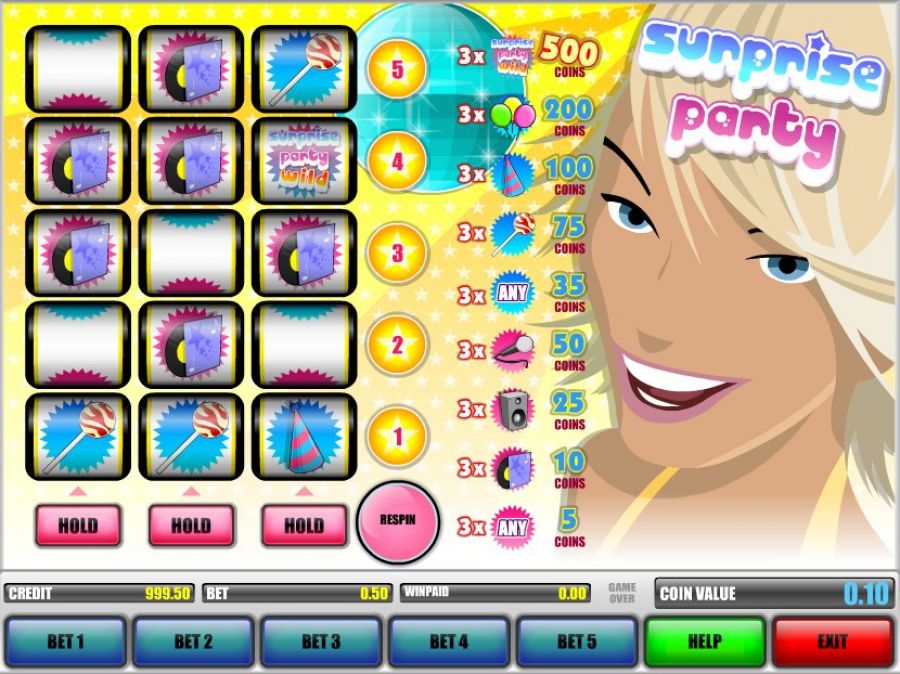Open the green Help screen
Viewport: 900px width, 674px height.
[x=705, y=641]
